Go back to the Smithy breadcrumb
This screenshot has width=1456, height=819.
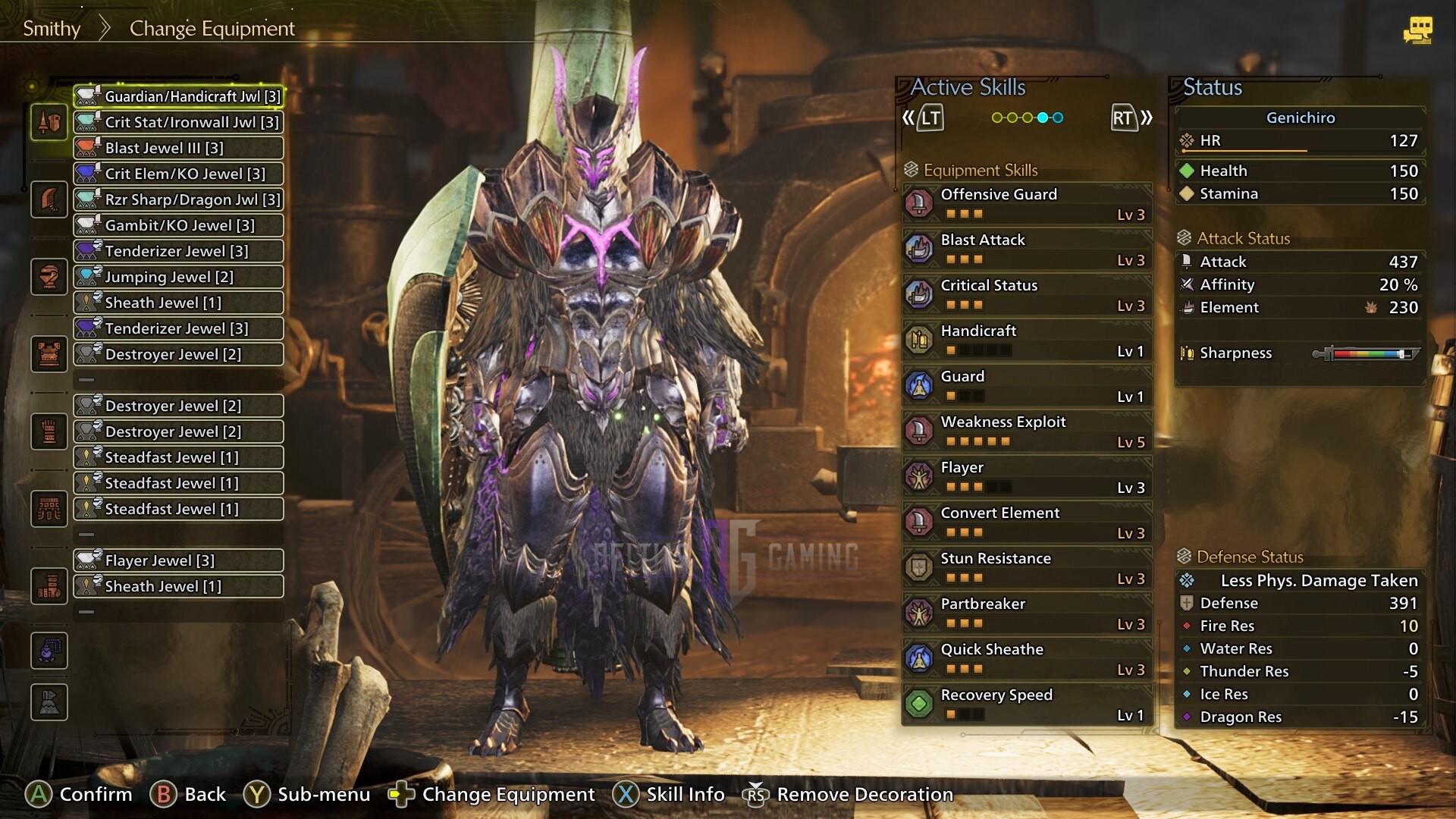pyautogui.click(x=52, y=29)
